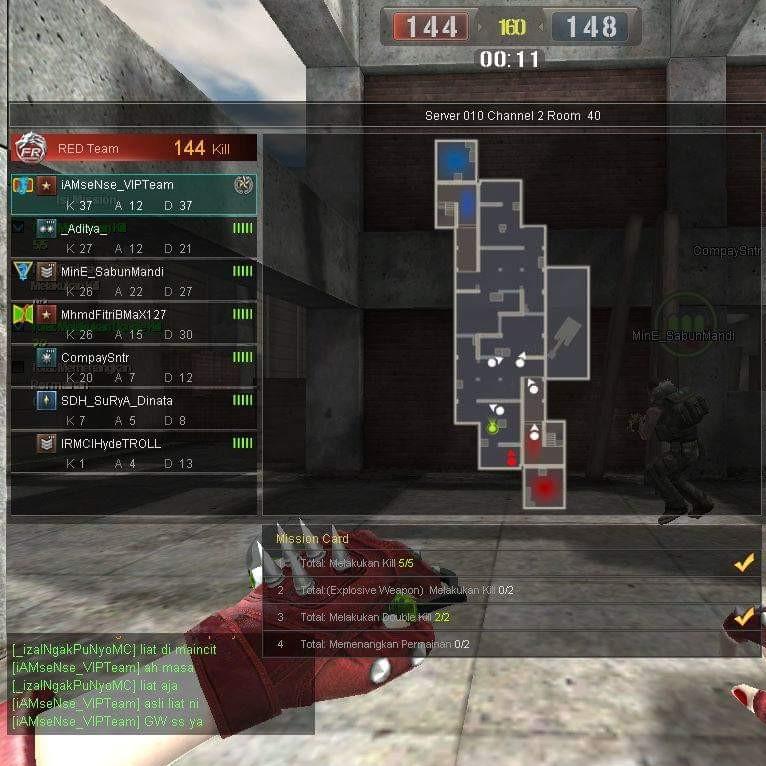Select player row iAMseNse_VIPTeam

[x=133, y=194]
